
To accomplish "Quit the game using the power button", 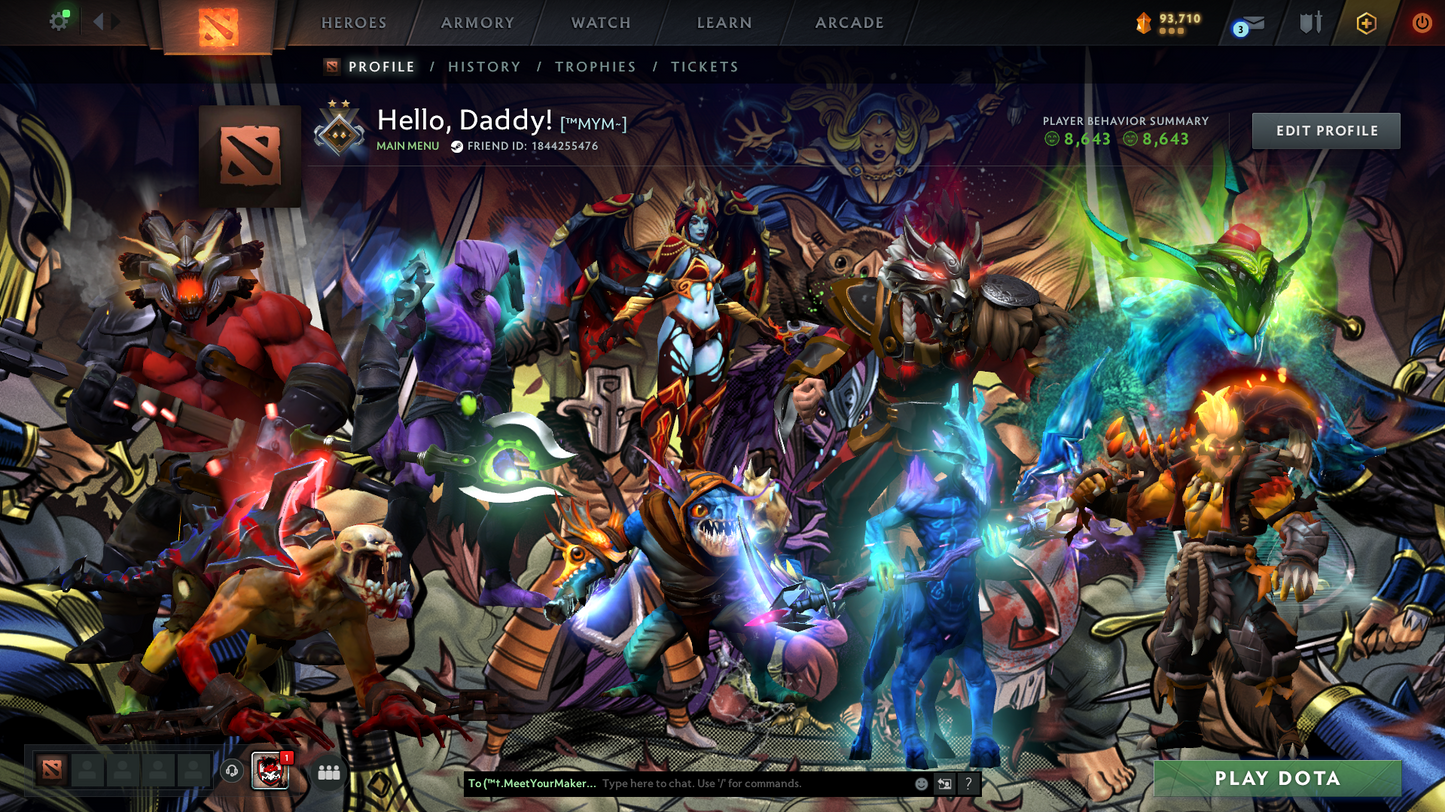I will 1421,23.
